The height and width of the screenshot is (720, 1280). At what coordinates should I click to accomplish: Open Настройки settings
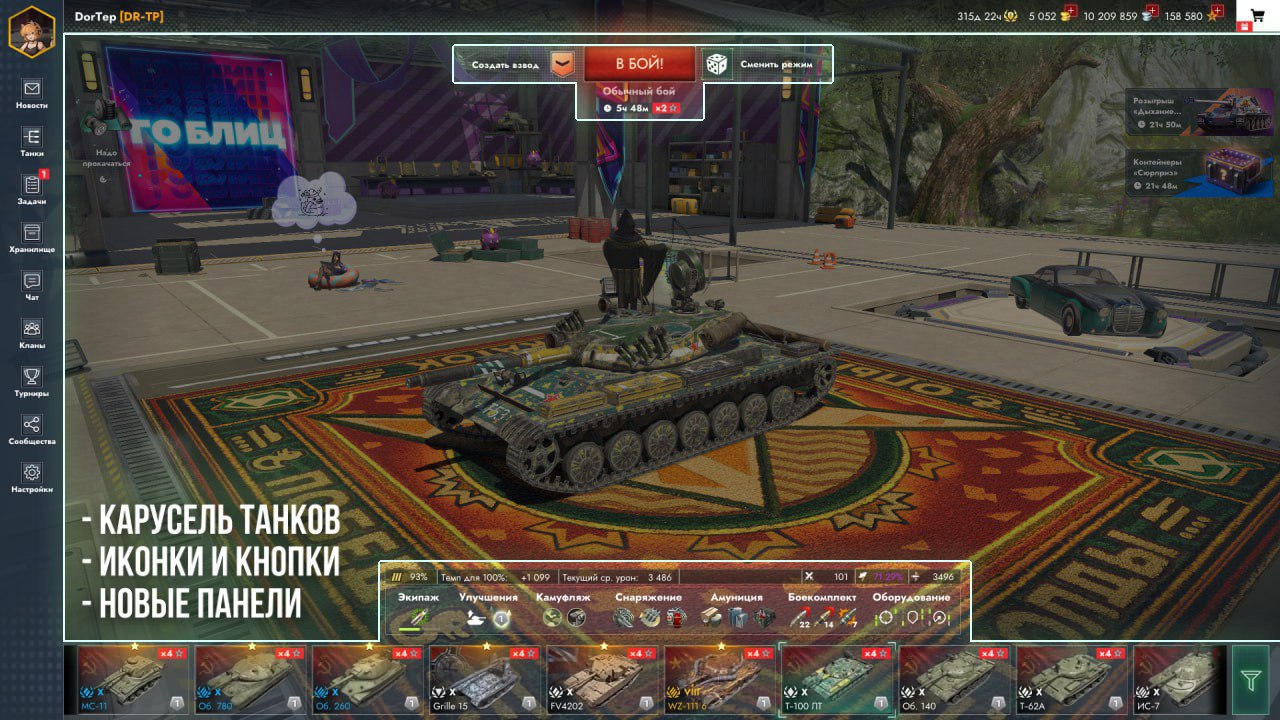pos(32,478)
